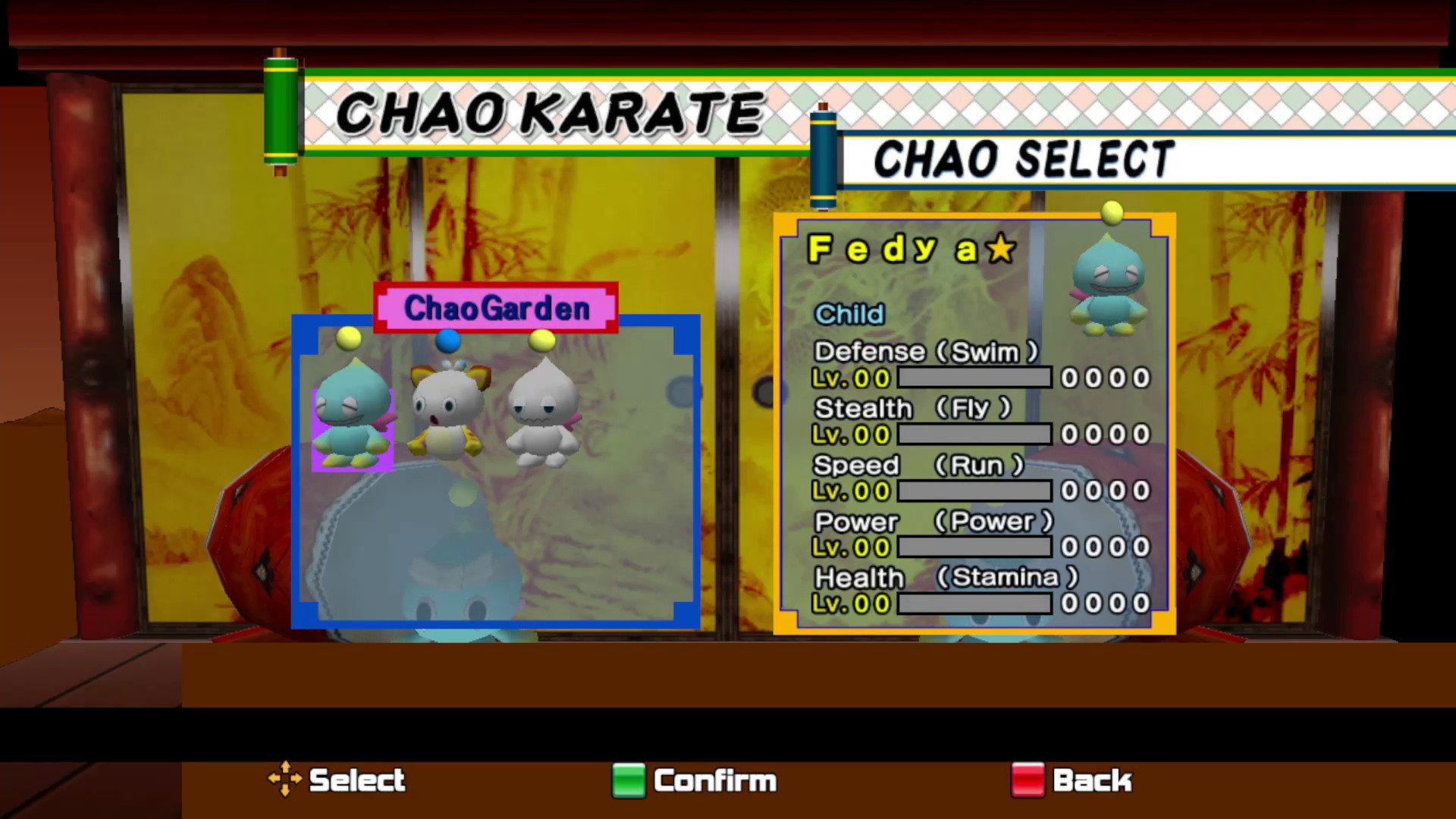
Task: Click the red Back button icon
Action: 1028,781
